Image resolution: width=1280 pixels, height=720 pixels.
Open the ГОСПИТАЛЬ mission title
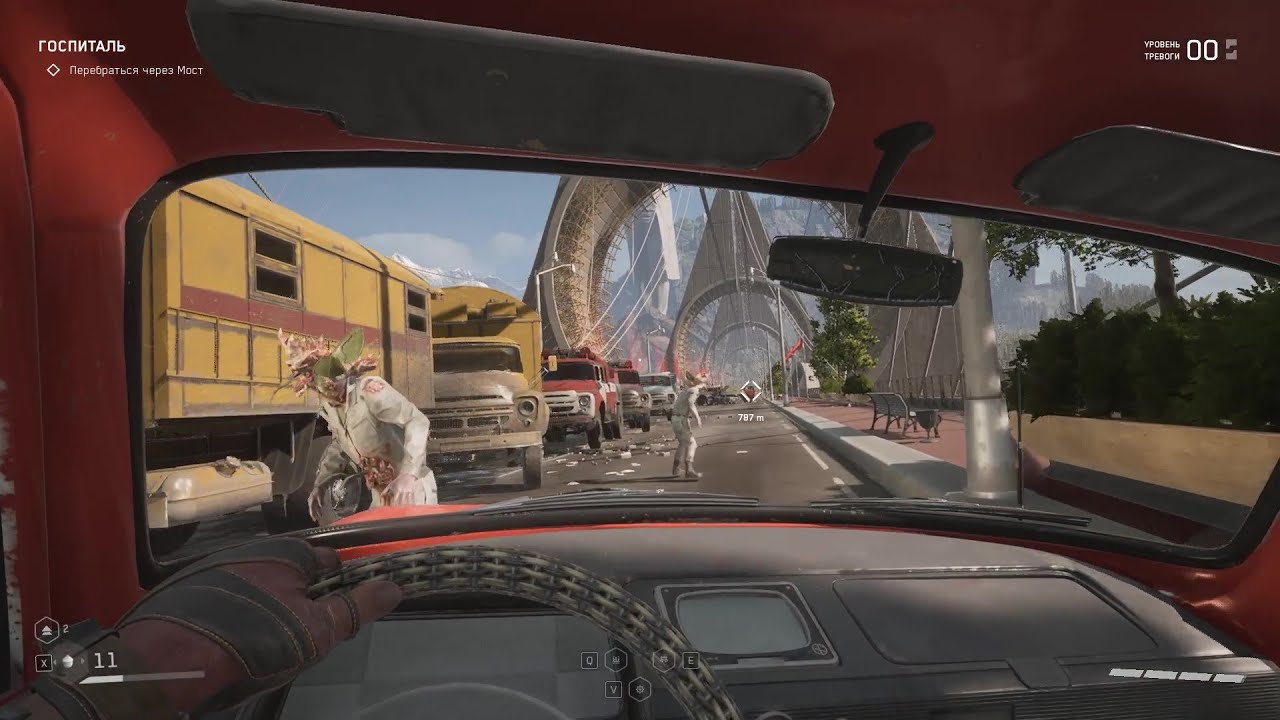point(80,46)
